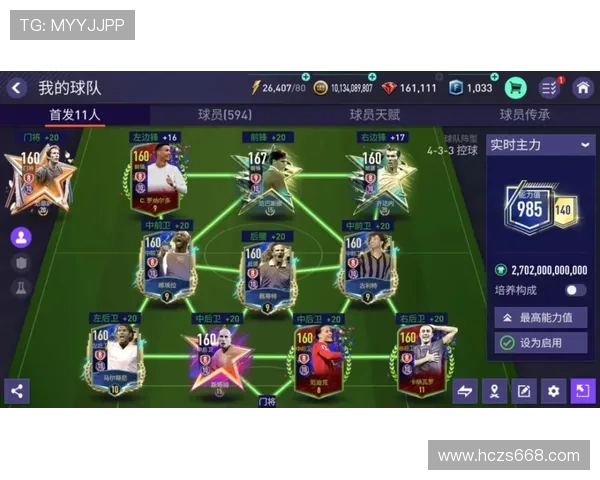Screen dimensions: 600x480
Task: Expand the 实时主力 dropdown
Action: point(540,145)
